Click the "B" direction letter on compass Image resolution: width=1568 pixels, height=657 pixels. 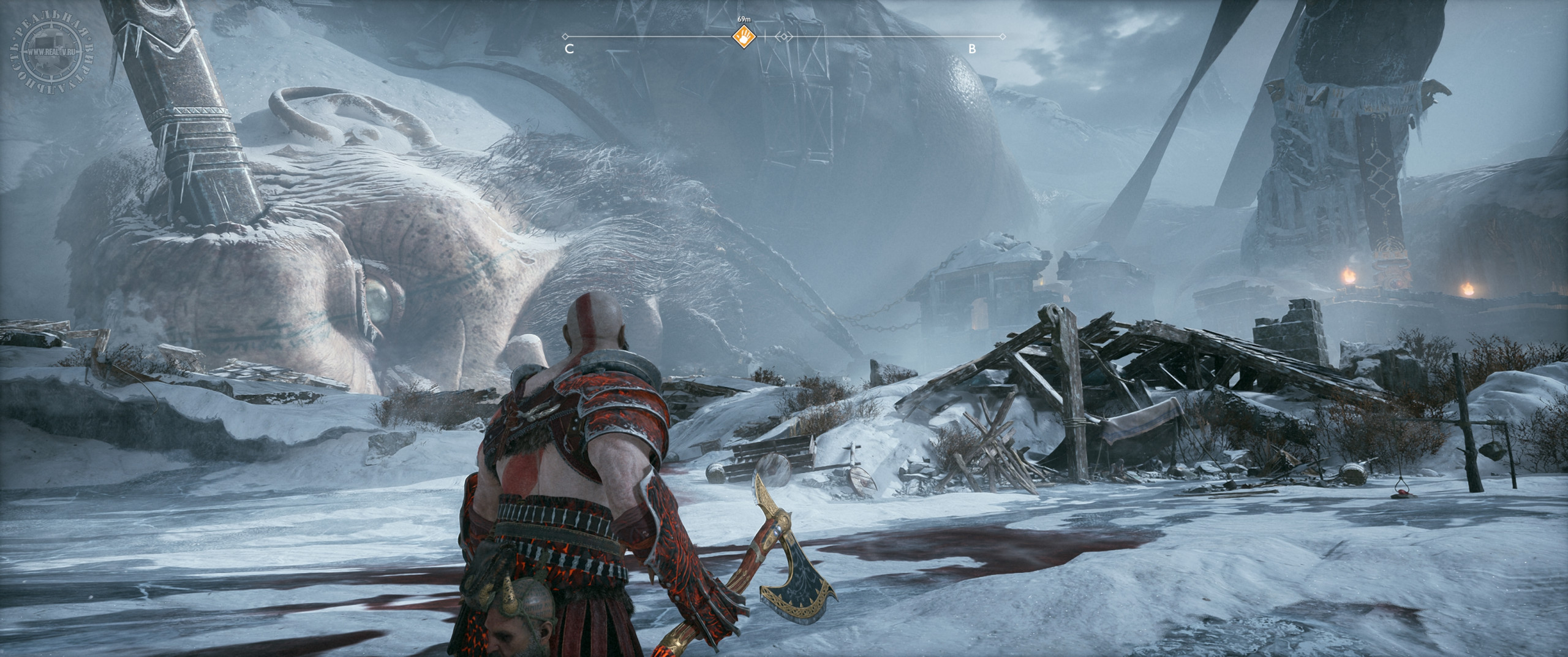point(972,50)
